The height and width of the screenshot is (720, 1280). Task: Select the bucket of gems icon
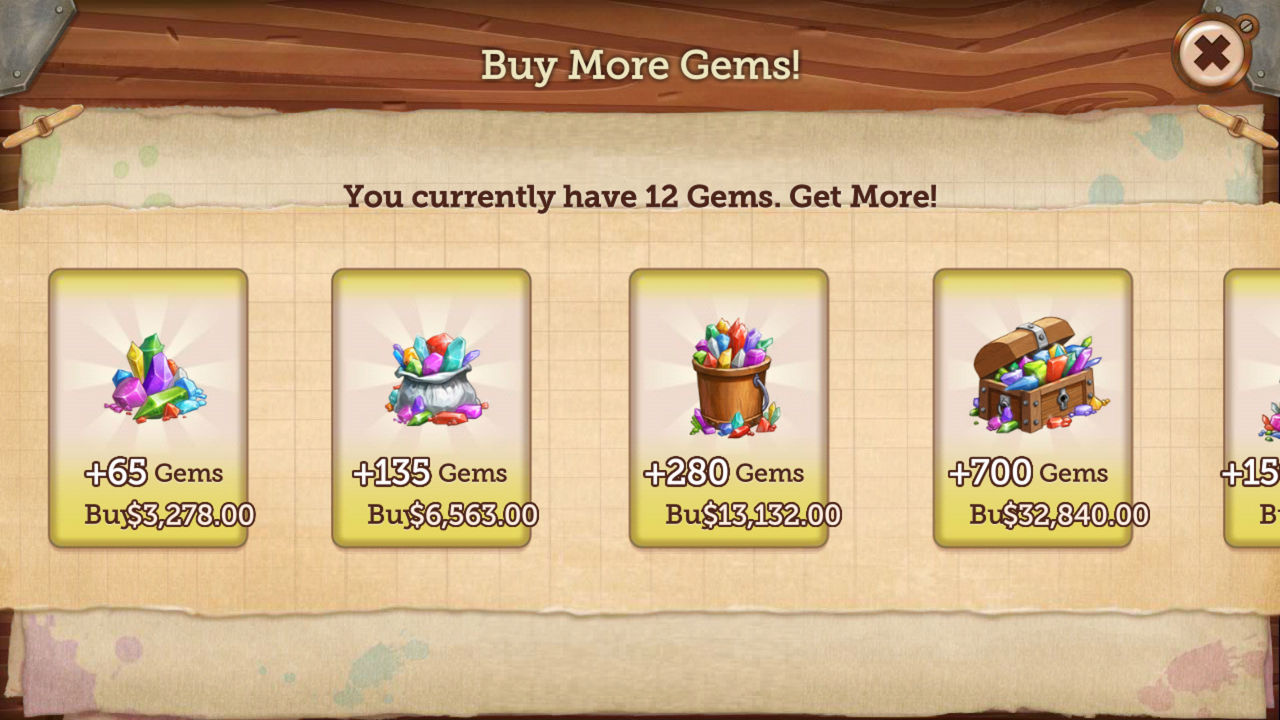730,375
